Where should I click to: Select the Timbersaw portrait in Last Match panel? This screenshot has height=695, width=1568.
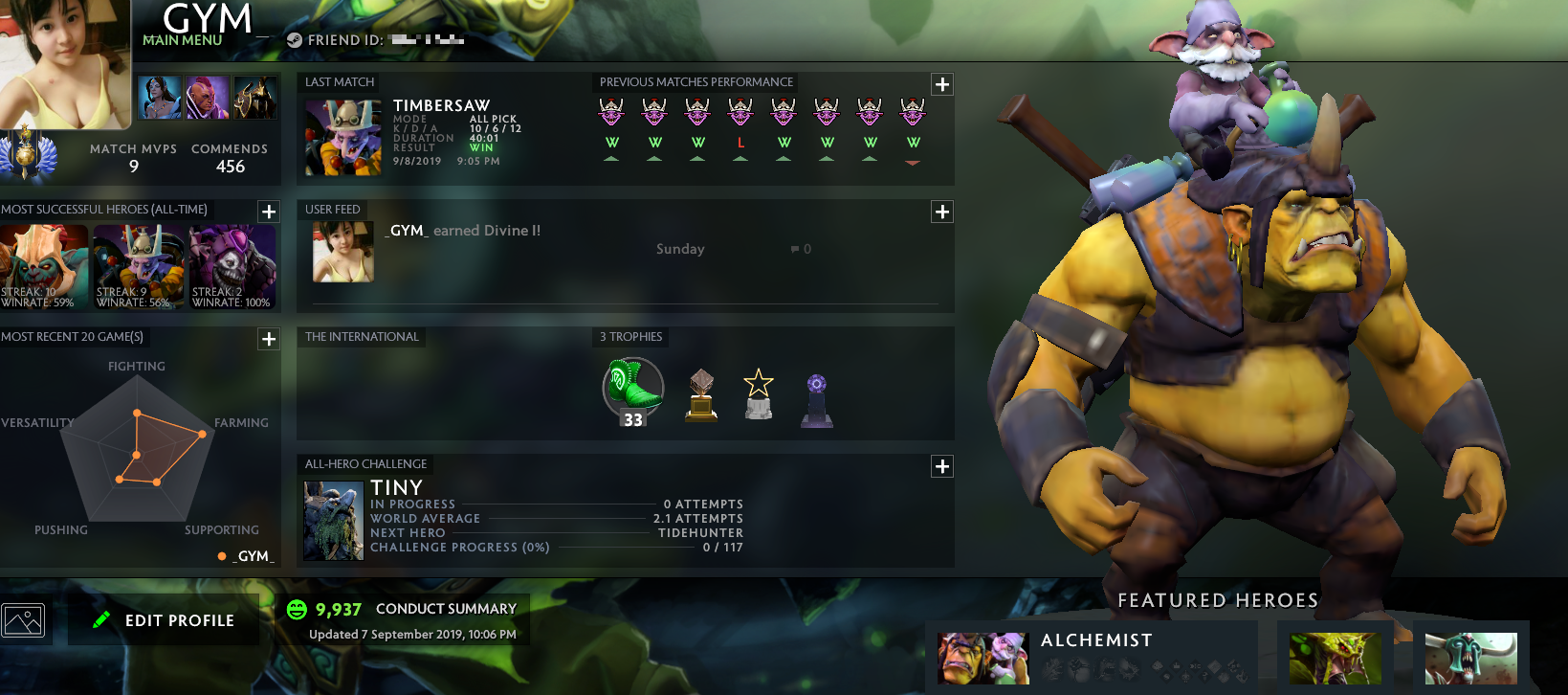pos(342,140)
